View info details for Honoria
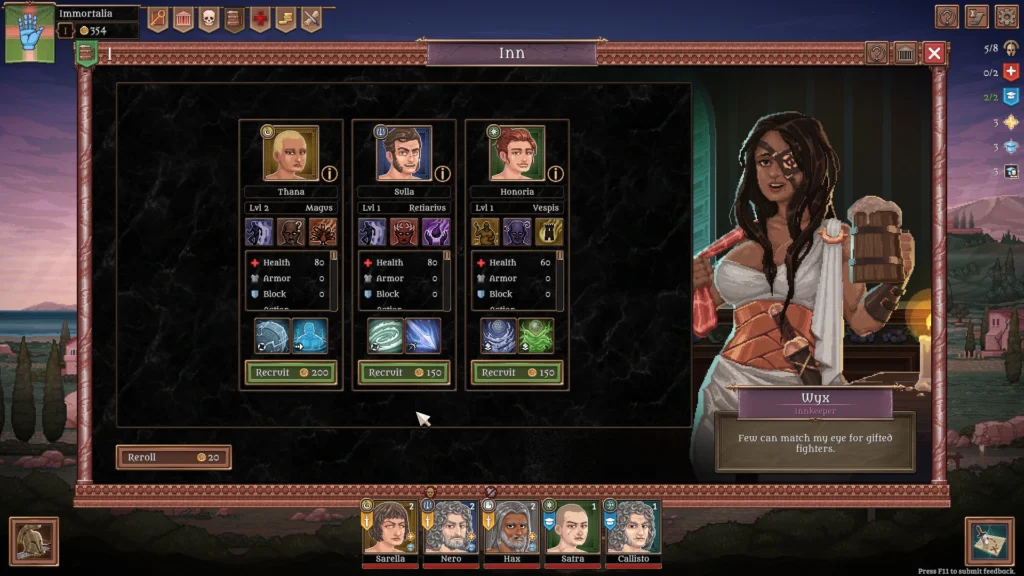This screenshot has height=576, width=1024. point(556,174)
